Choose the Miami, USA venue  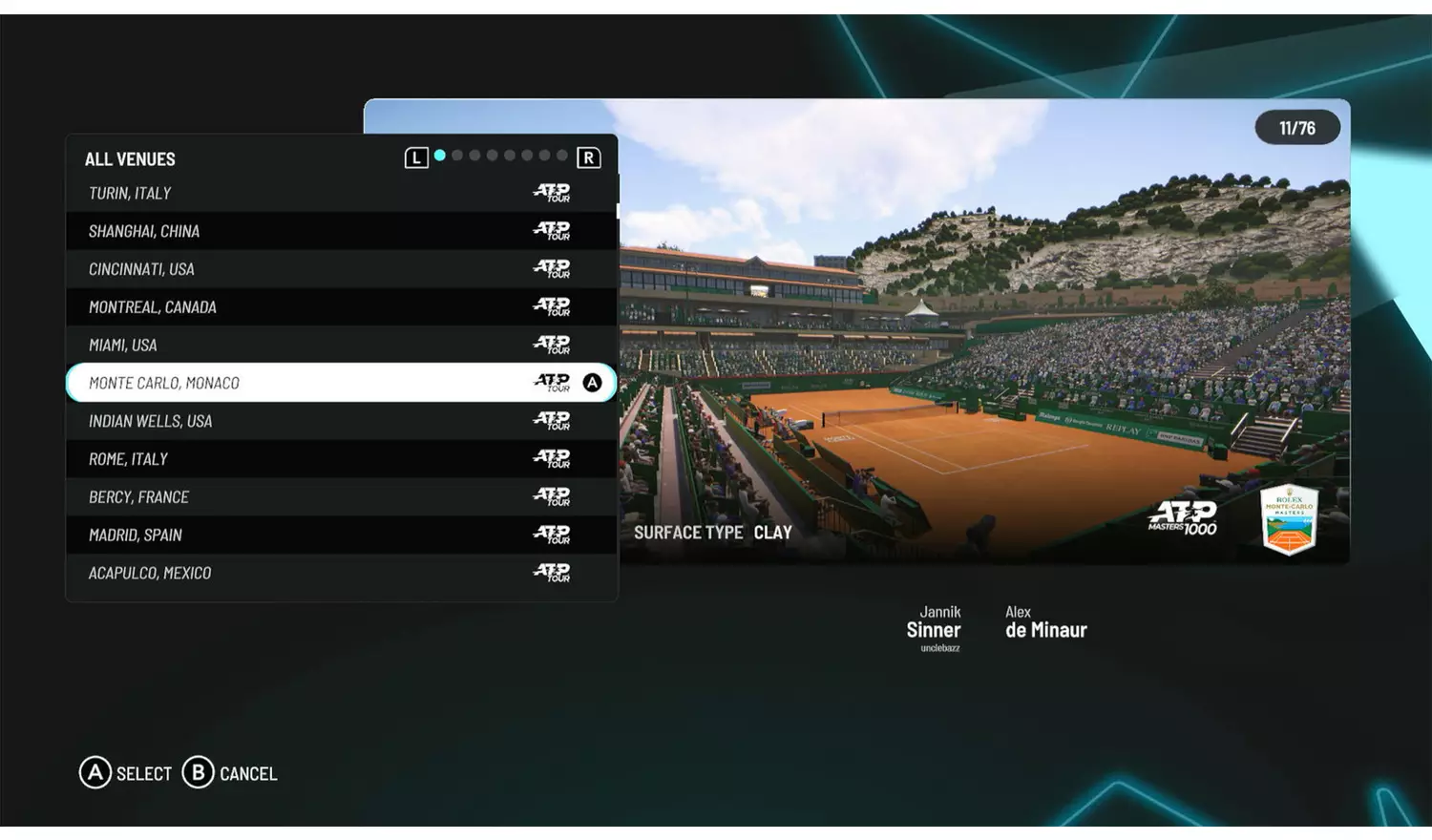coord(341,345)
